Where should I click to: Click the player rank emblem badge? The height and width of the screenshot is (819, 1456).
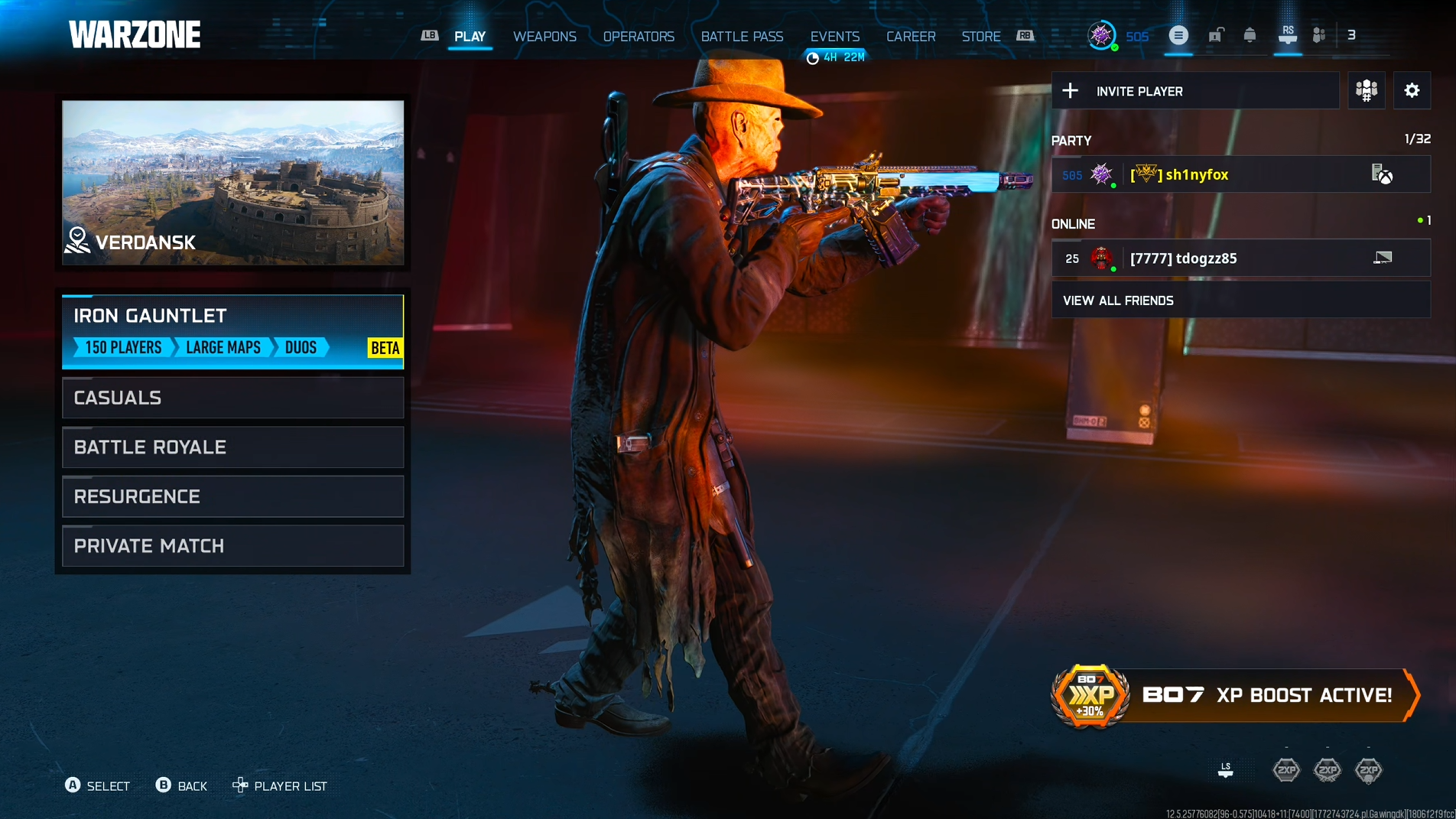pos(1101,35)
